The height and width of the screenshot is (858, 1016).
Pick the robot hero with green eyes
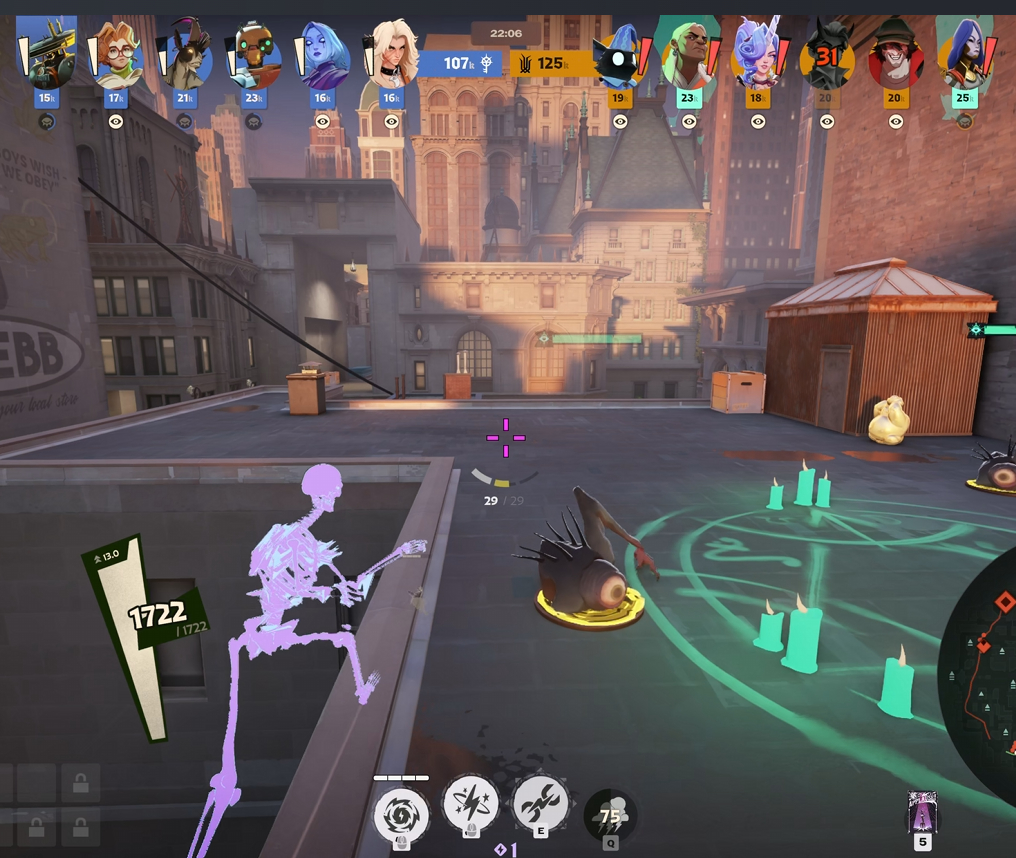[254, 56]
